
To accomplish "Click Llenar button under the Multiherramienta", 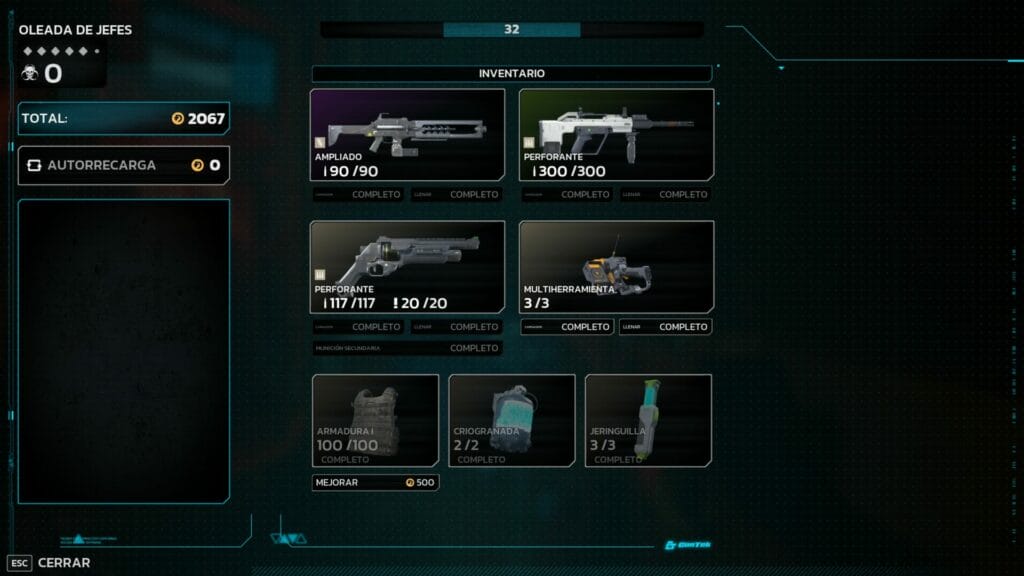I will (x=665, y=327).
